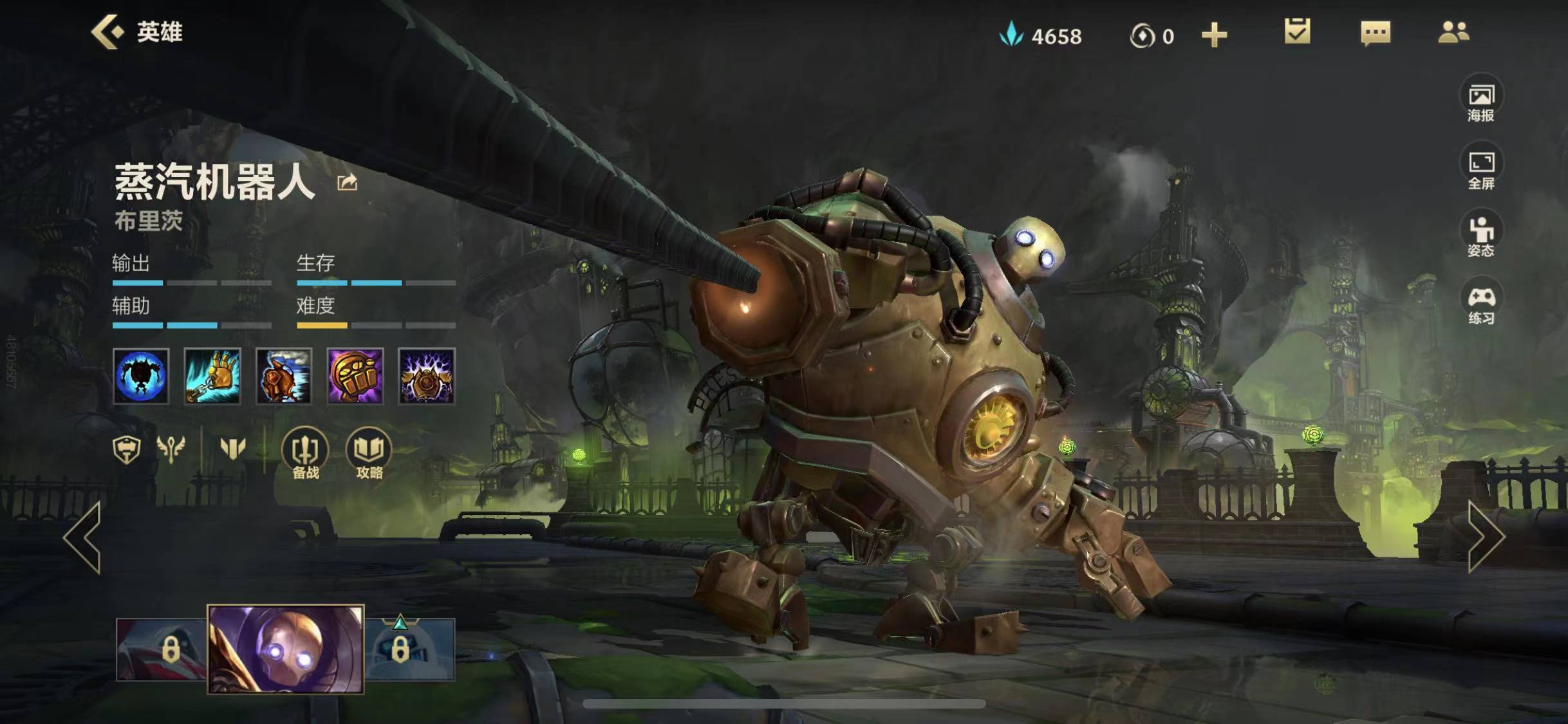Select the Overdrive ability icon
This screenshot has height=724, width=1568.
click(x=284, y=376)
